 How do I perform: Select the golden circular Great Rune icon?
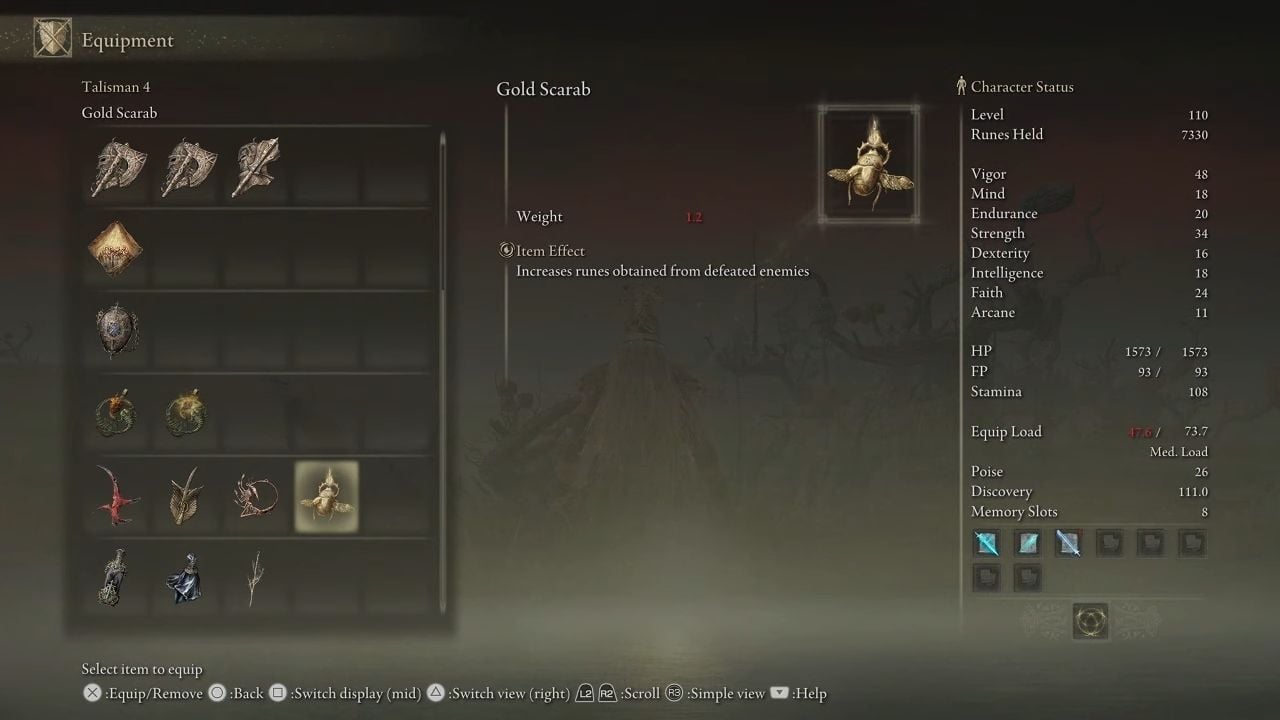click(1089, 621)
